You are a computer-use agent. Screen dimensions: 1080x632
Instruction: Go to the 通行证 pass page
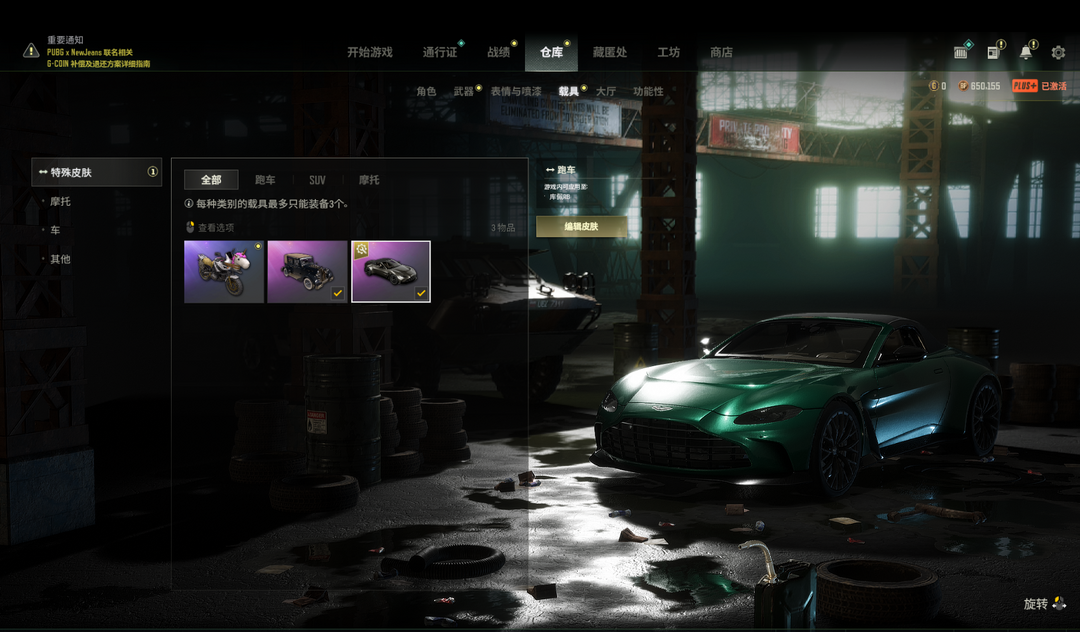[439, 52]
